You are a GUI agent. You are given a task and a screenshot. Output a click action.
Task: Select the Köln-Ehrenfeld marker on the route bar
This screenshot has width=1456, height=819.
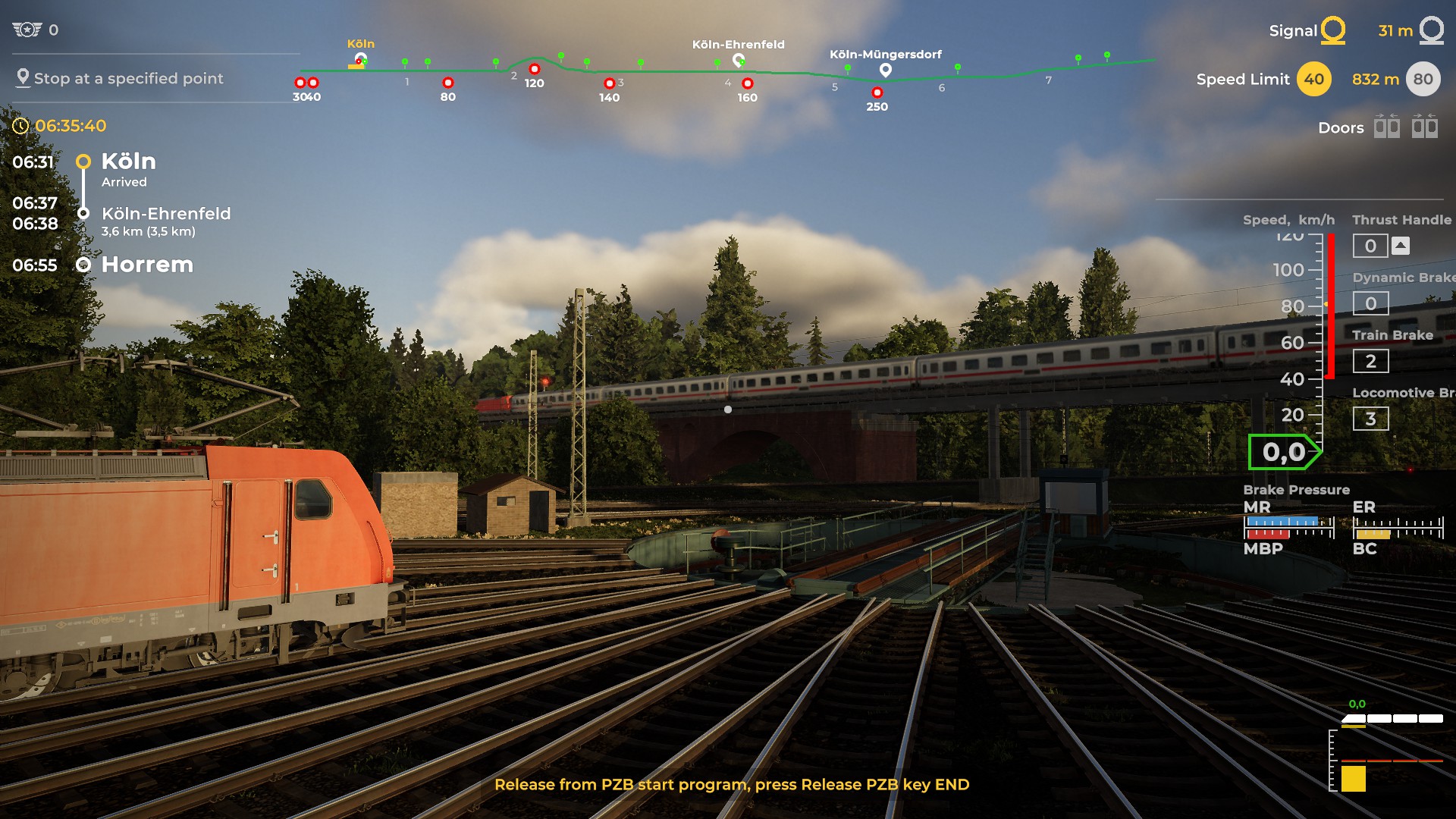click(738, 60)
